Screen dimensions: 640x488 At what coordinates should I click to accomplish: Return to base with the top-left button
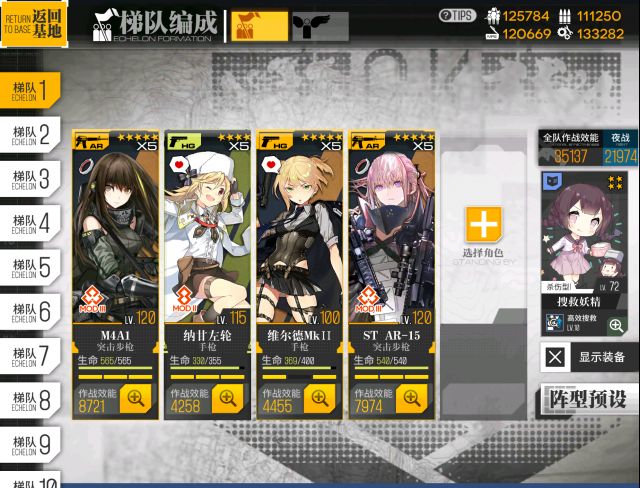coord(34,25)
